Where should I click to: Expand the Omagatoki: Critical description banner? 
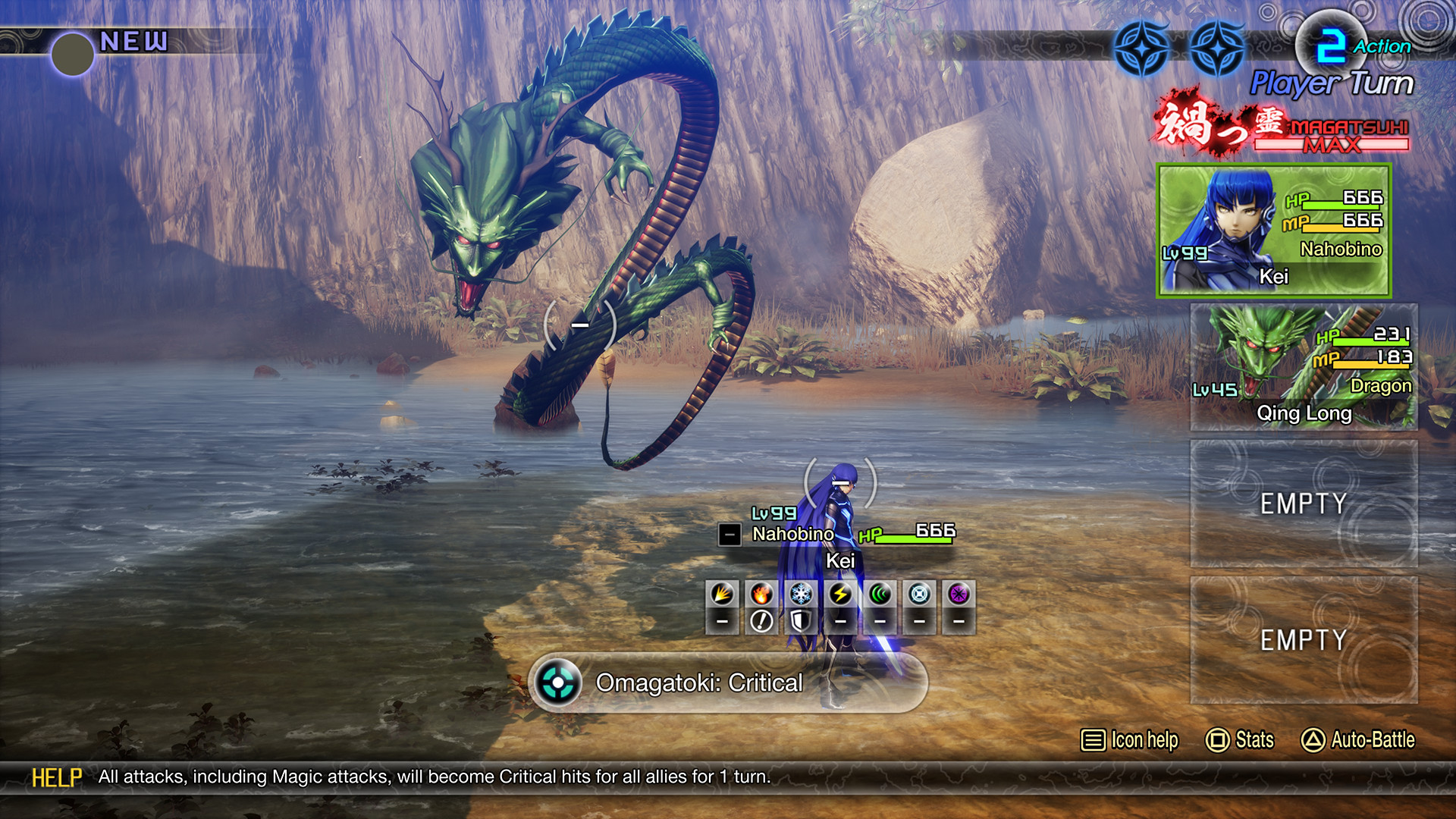pyautogui.click(x=728, y=683)
